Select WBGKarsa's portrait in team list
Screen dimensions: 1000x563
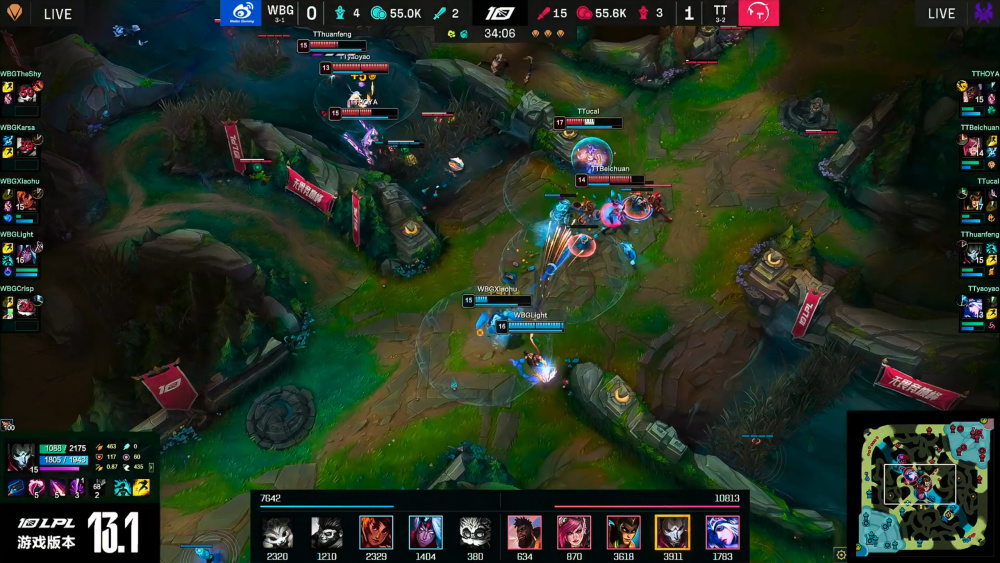[27, 146]
